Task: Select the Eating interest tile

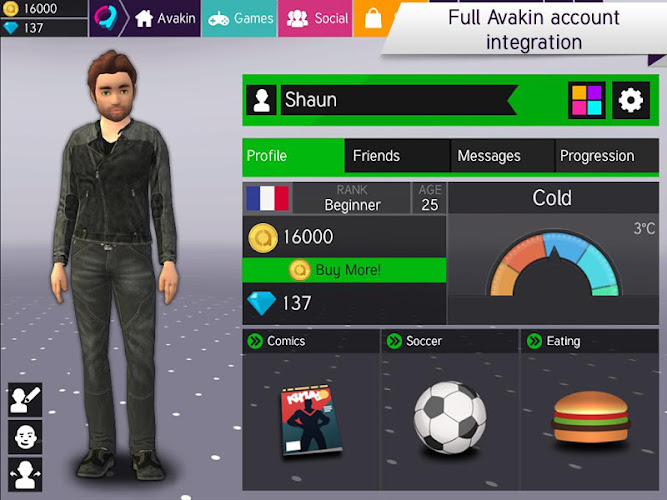Action: coord(589,410)
